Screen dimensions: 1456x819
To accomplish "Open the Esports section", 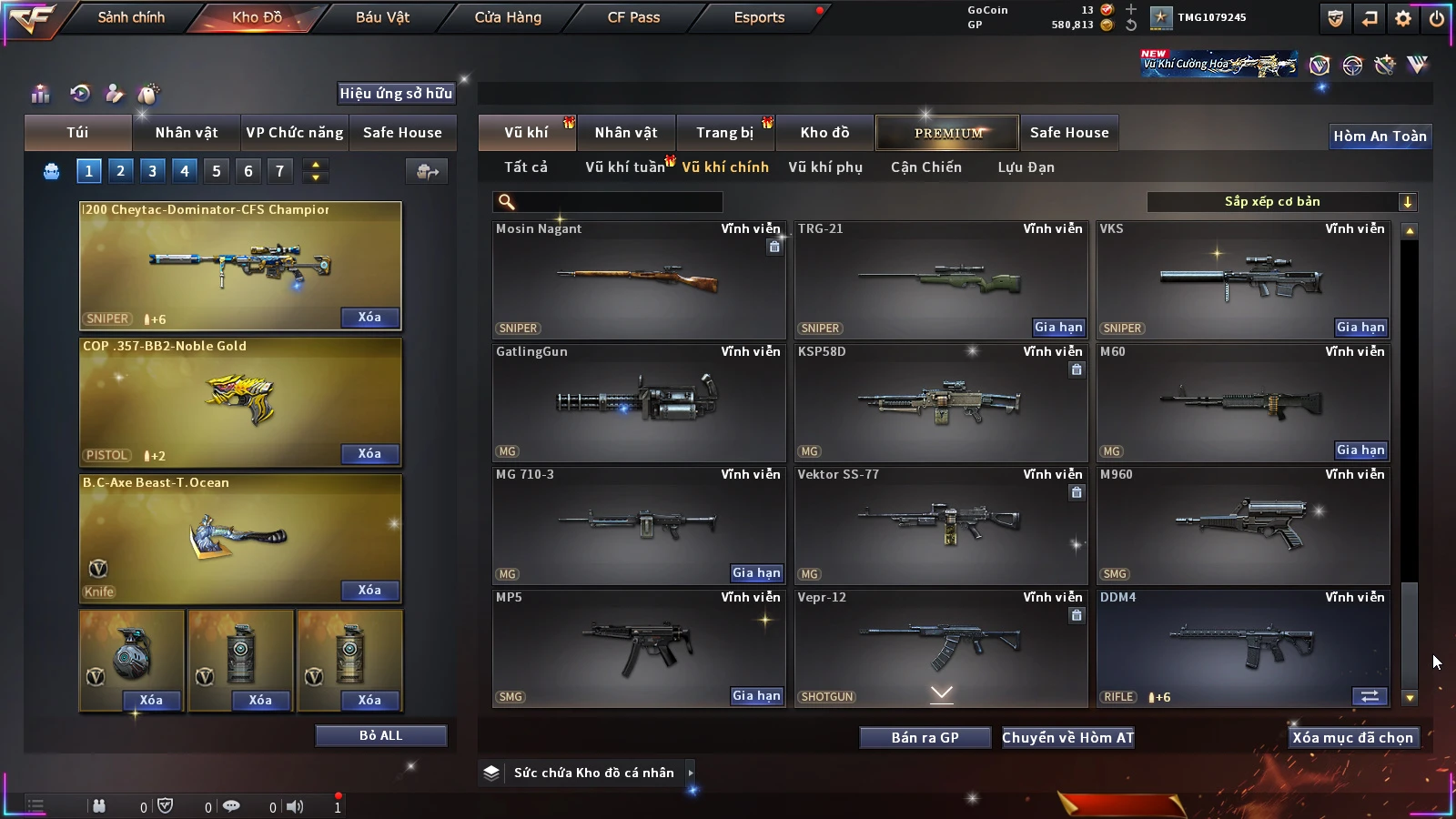I will point(759,17).
